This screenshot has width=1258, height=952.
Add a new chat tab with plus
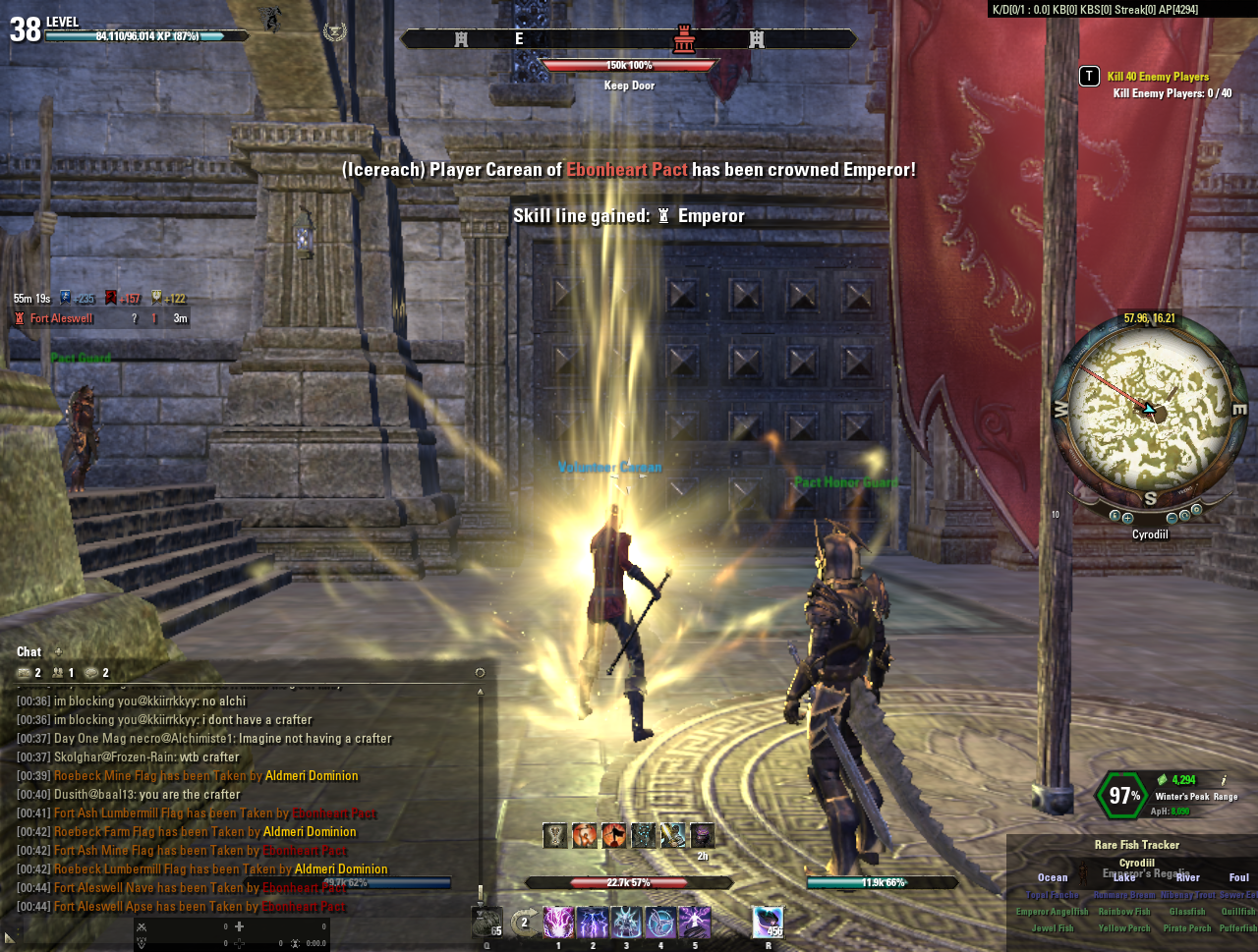(58, 651)
